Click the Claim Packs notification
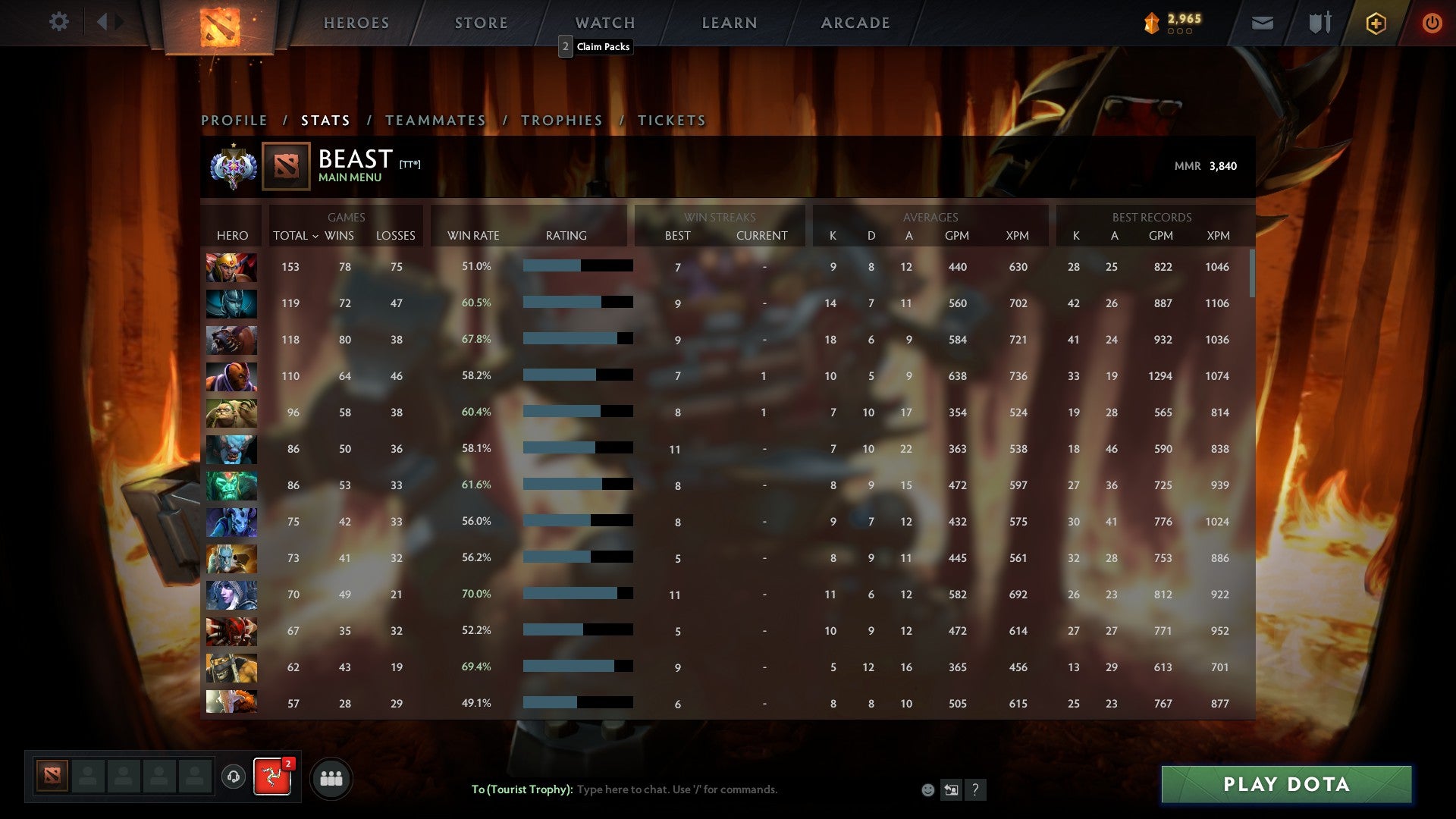This screenshot has height=819, width=1456. click(x=596, y=47)
